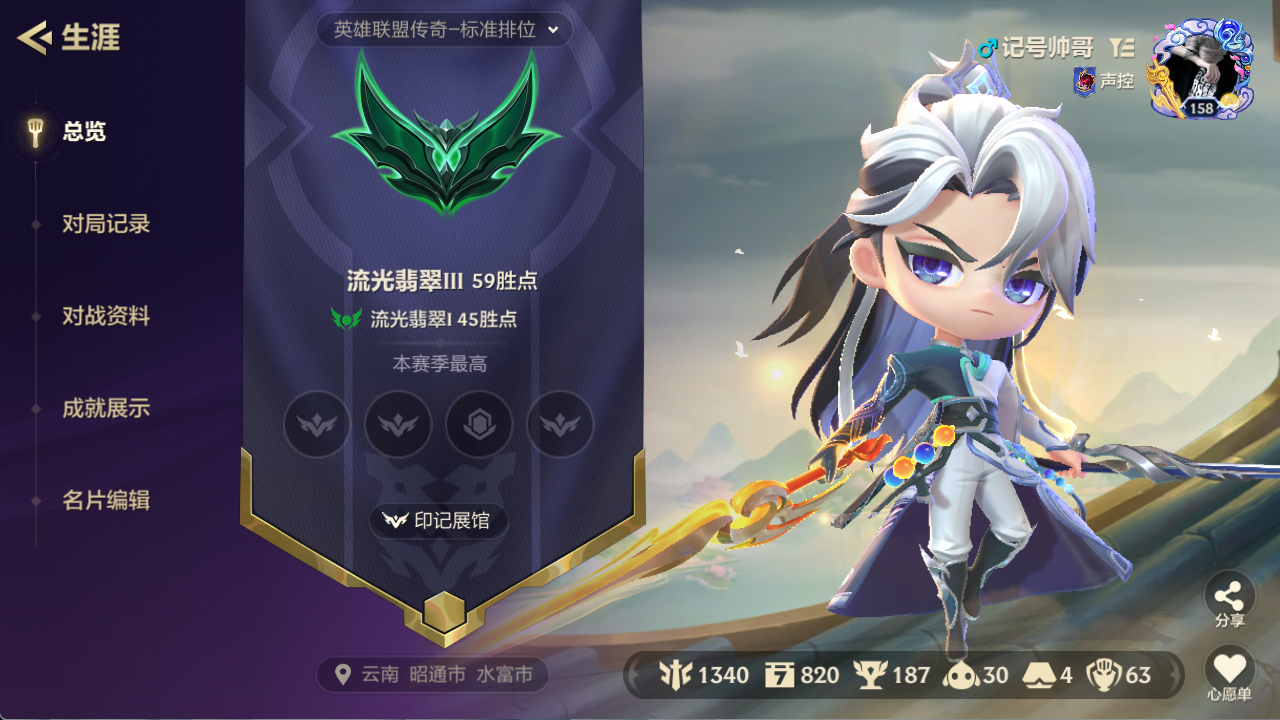This screenshot has height=720, width=1280.
Task: Open the 心愿单 heart button
Action: (1229, 670)
